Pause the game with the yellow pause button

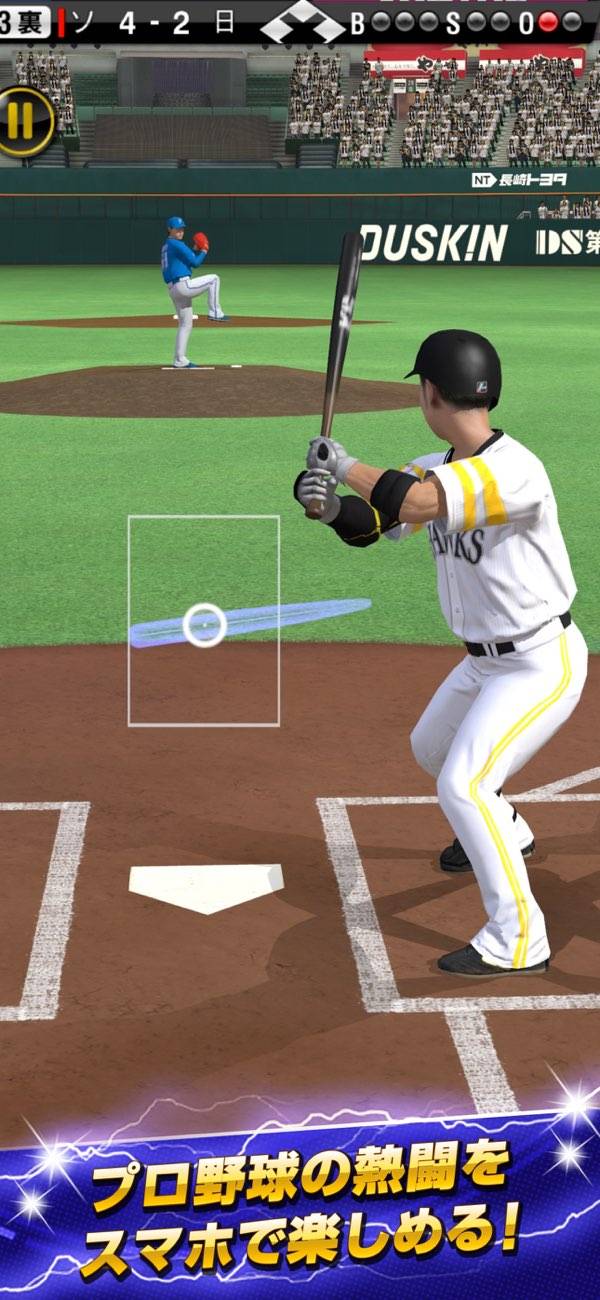[22, 121]
